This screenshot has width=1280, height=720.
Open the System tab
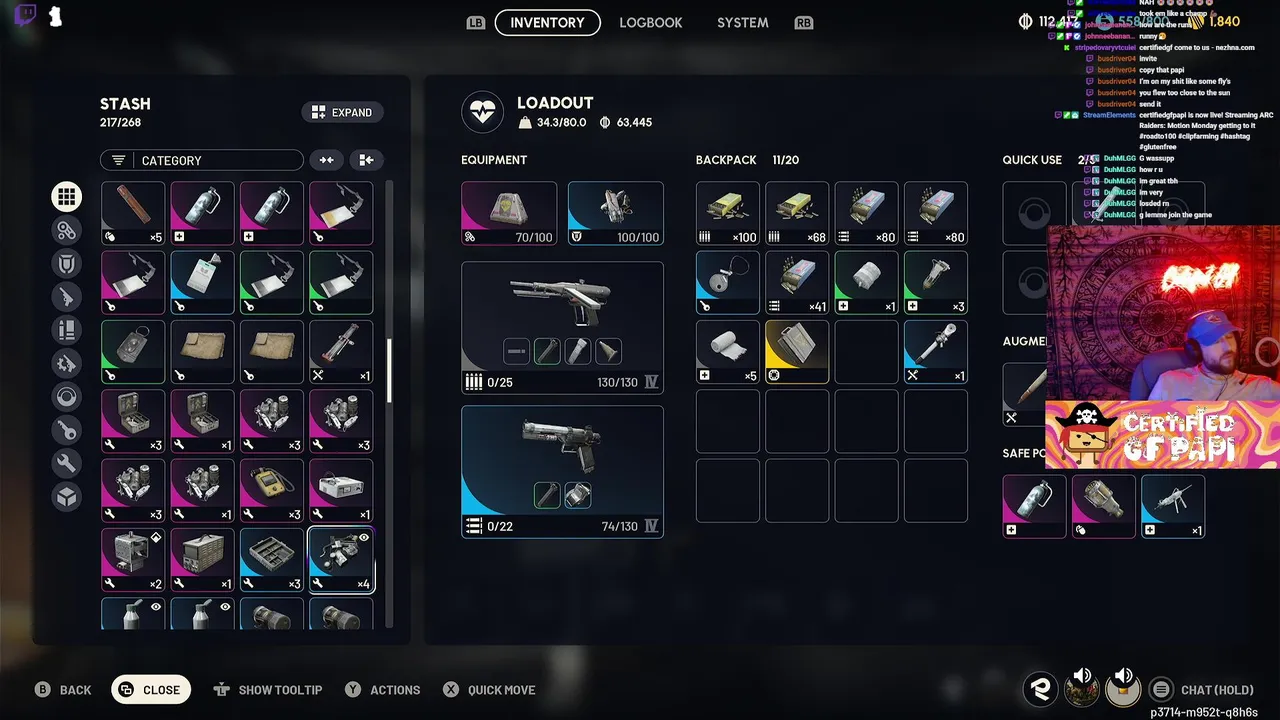742,22
